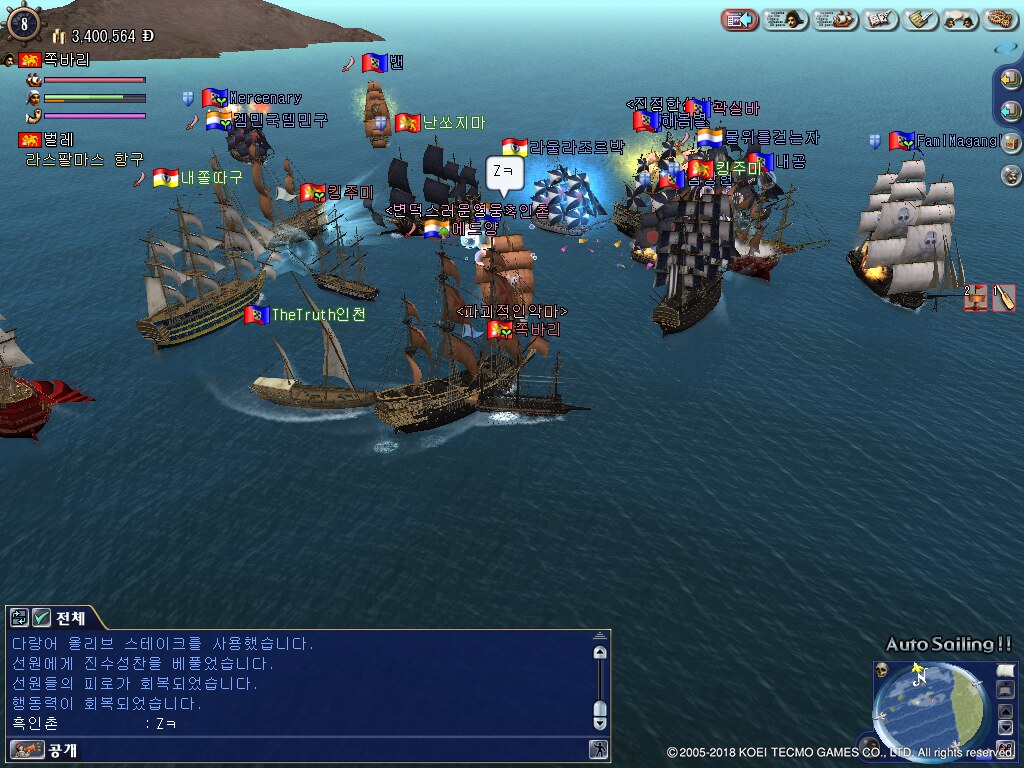1024x768 pixels.
Task: Open the scroll and quill menu
Action: coord(919,19)
